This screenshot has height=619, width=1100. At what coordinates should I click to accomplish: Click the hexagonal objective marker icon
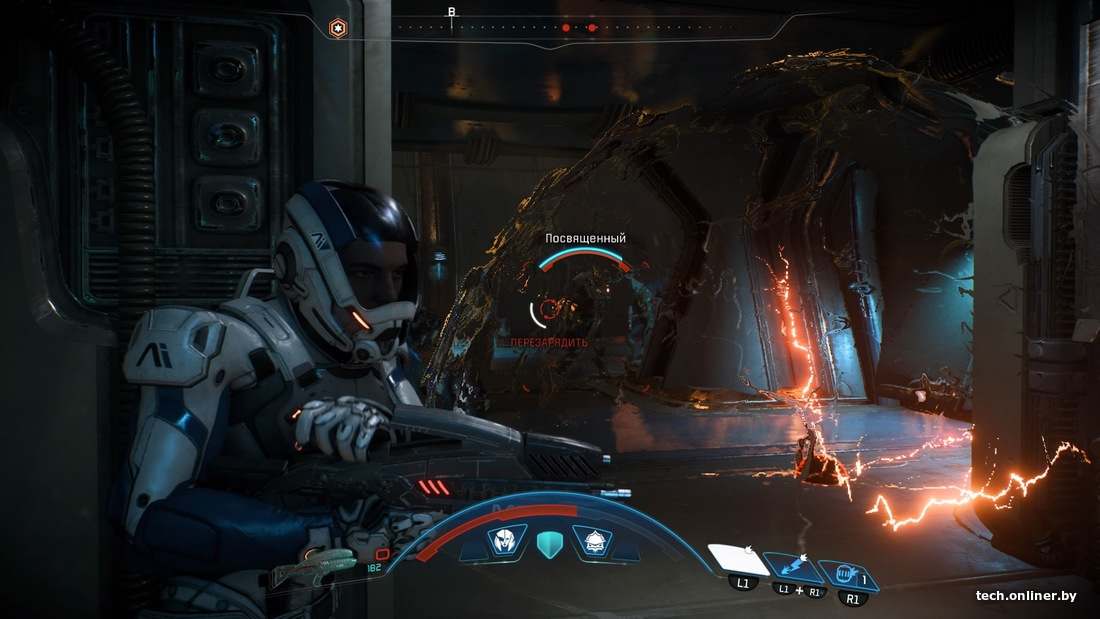[339, 29]
